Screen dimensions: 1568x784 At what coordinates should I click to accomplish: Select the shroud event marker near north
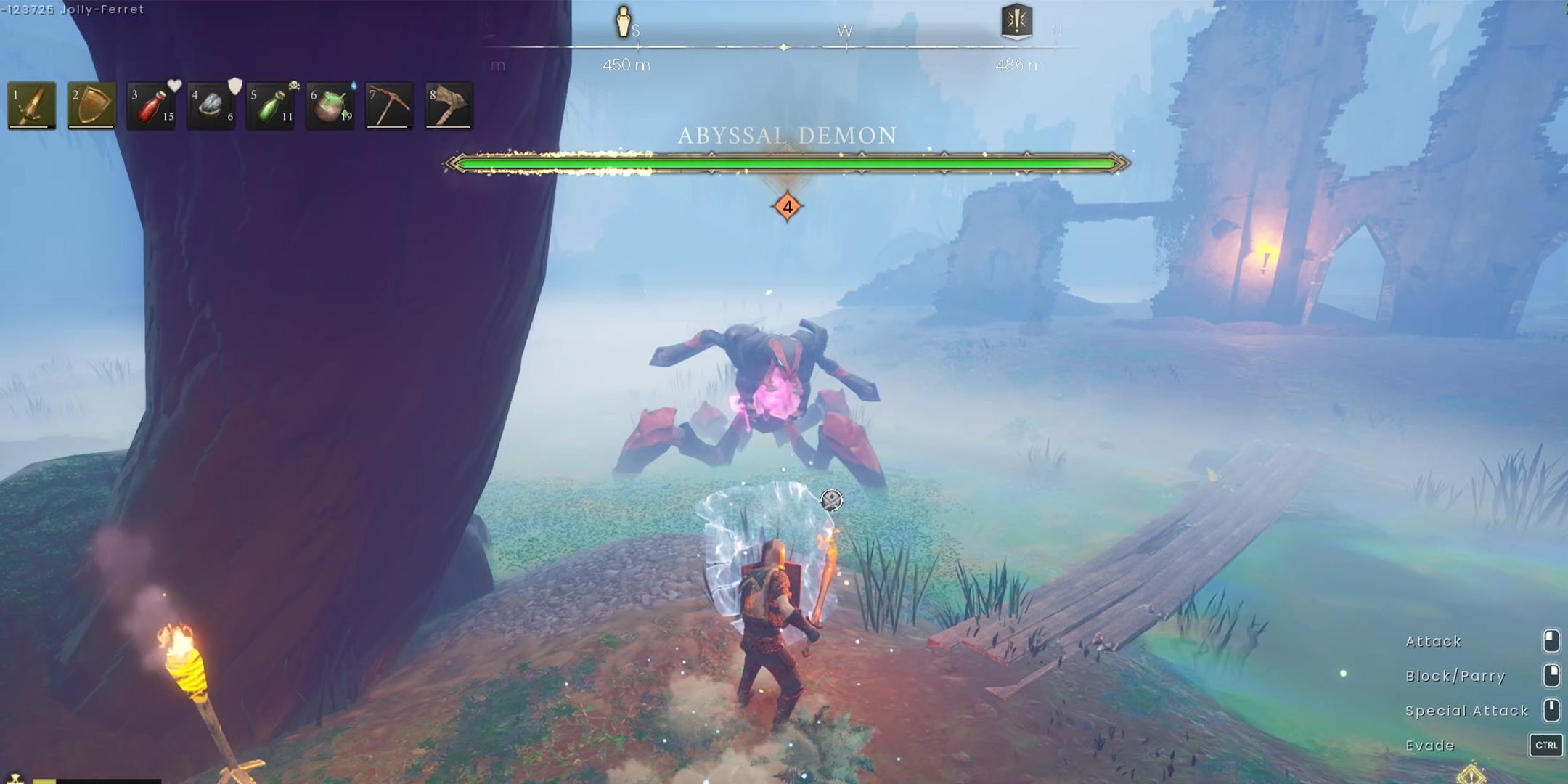coord(1016,22)
